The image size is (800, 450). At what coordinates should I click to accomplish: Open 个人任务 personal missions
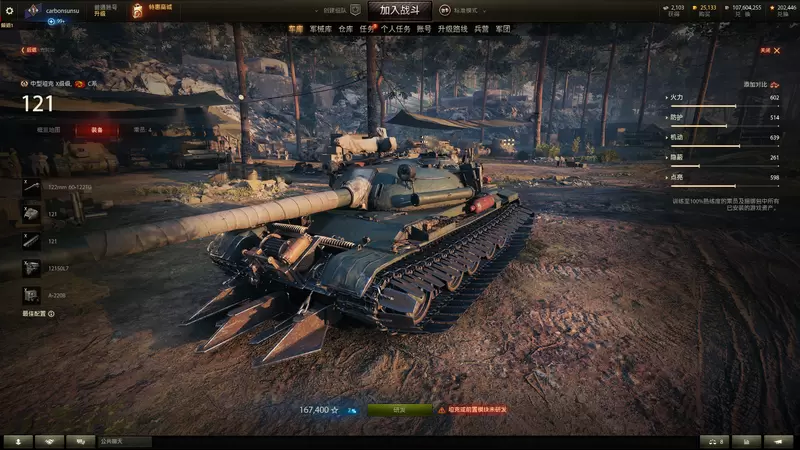click(396, 29)
